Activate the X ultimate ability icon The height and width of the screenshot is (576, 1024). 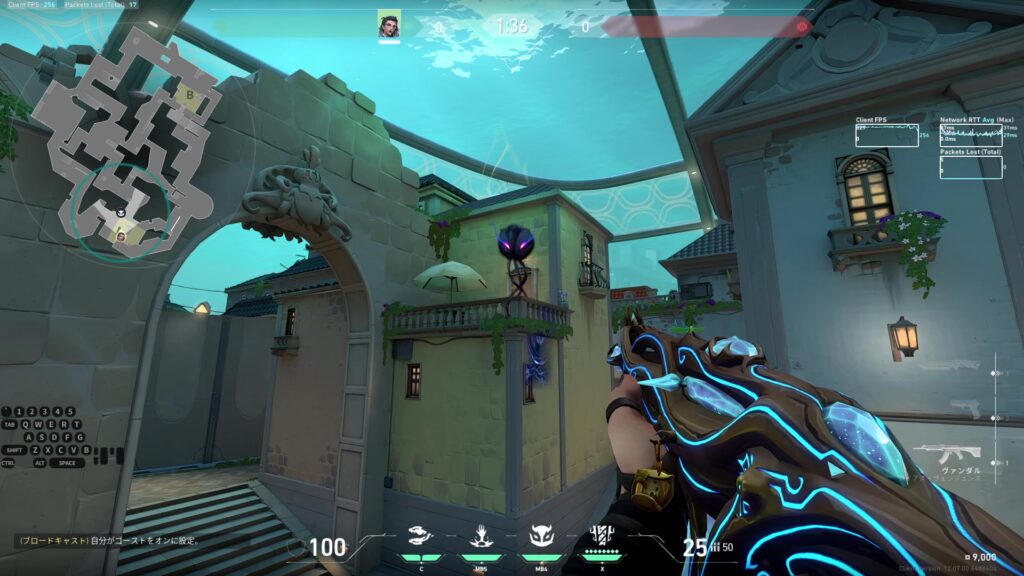[x=601, y=536]
